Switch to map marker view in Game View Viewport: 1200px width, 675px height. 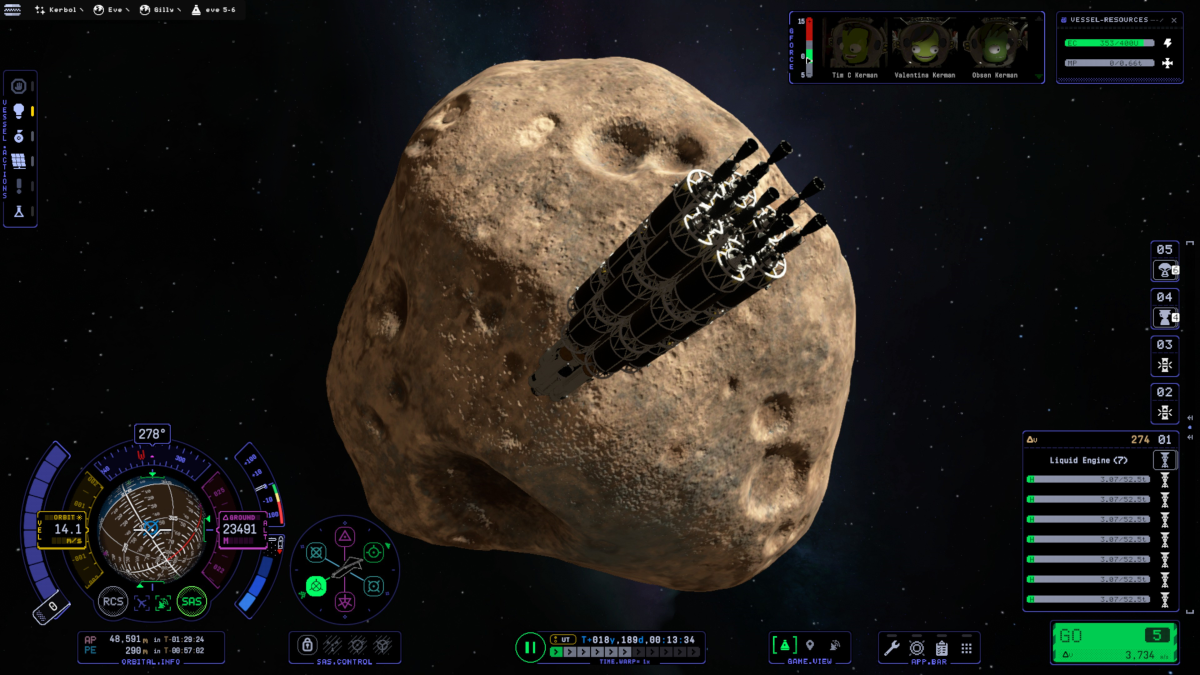(810, 646)
